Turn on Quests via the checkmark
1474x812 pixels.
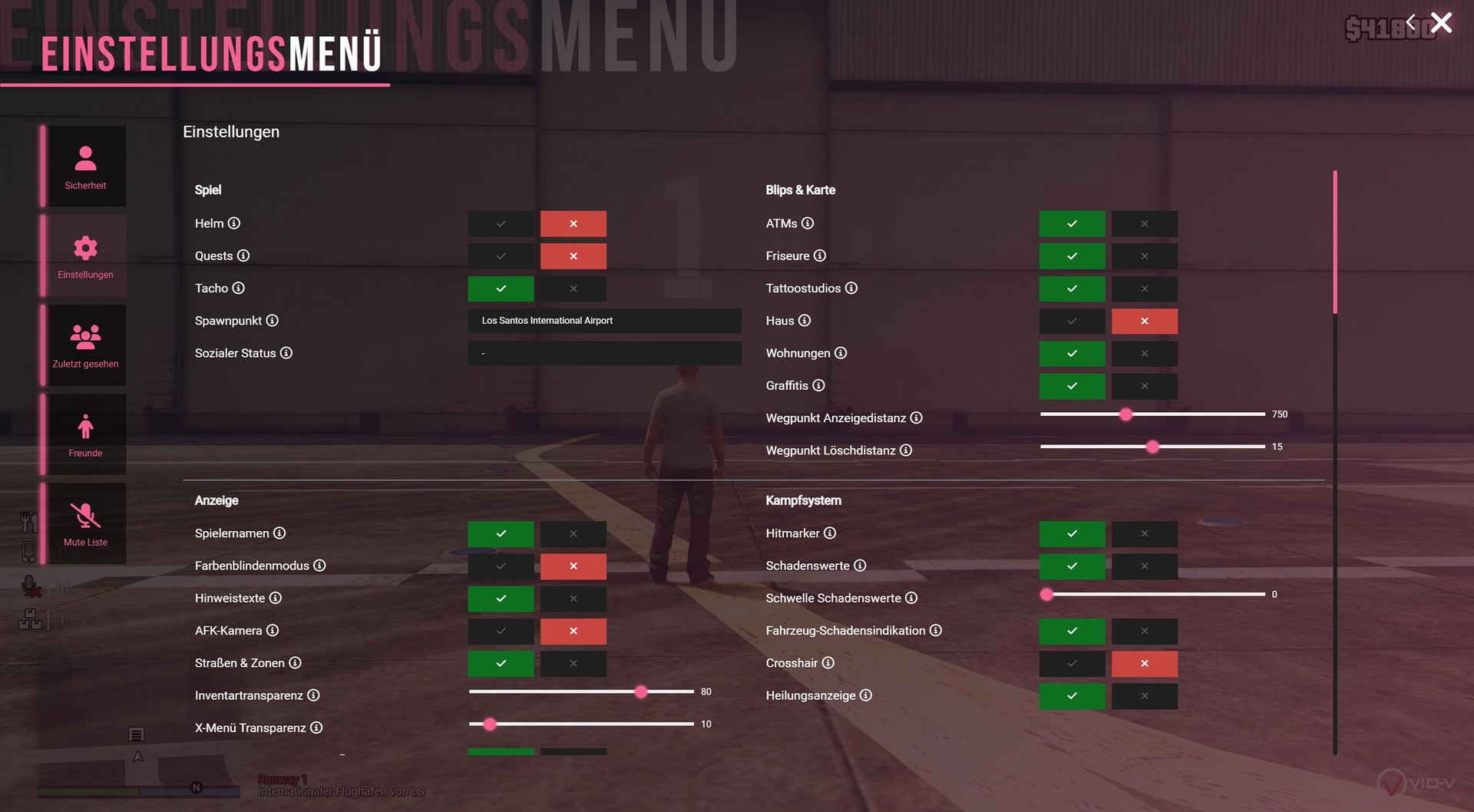[501, 256]
